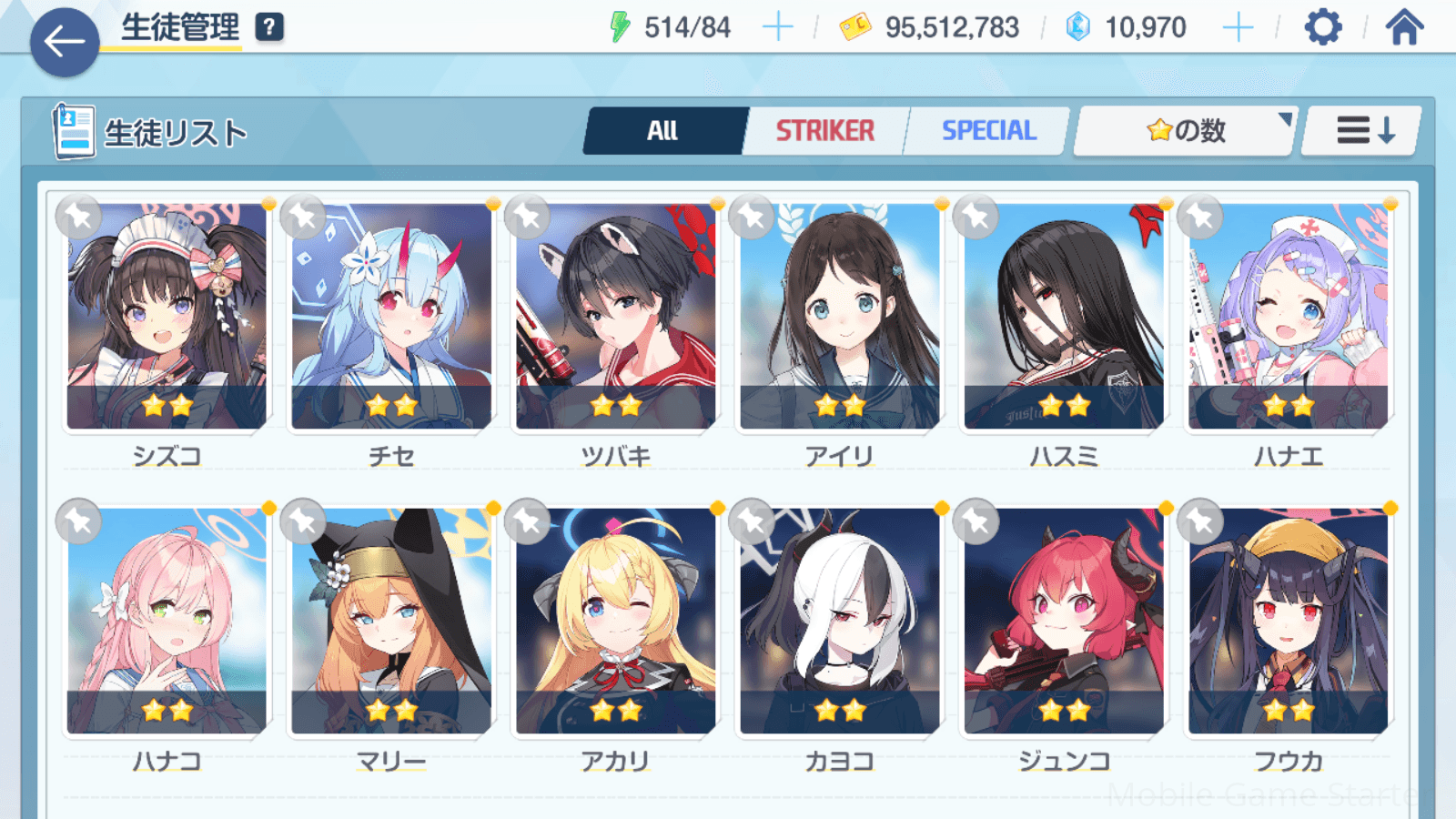
Task: Open the settings gear icon
Action: 1322,27
